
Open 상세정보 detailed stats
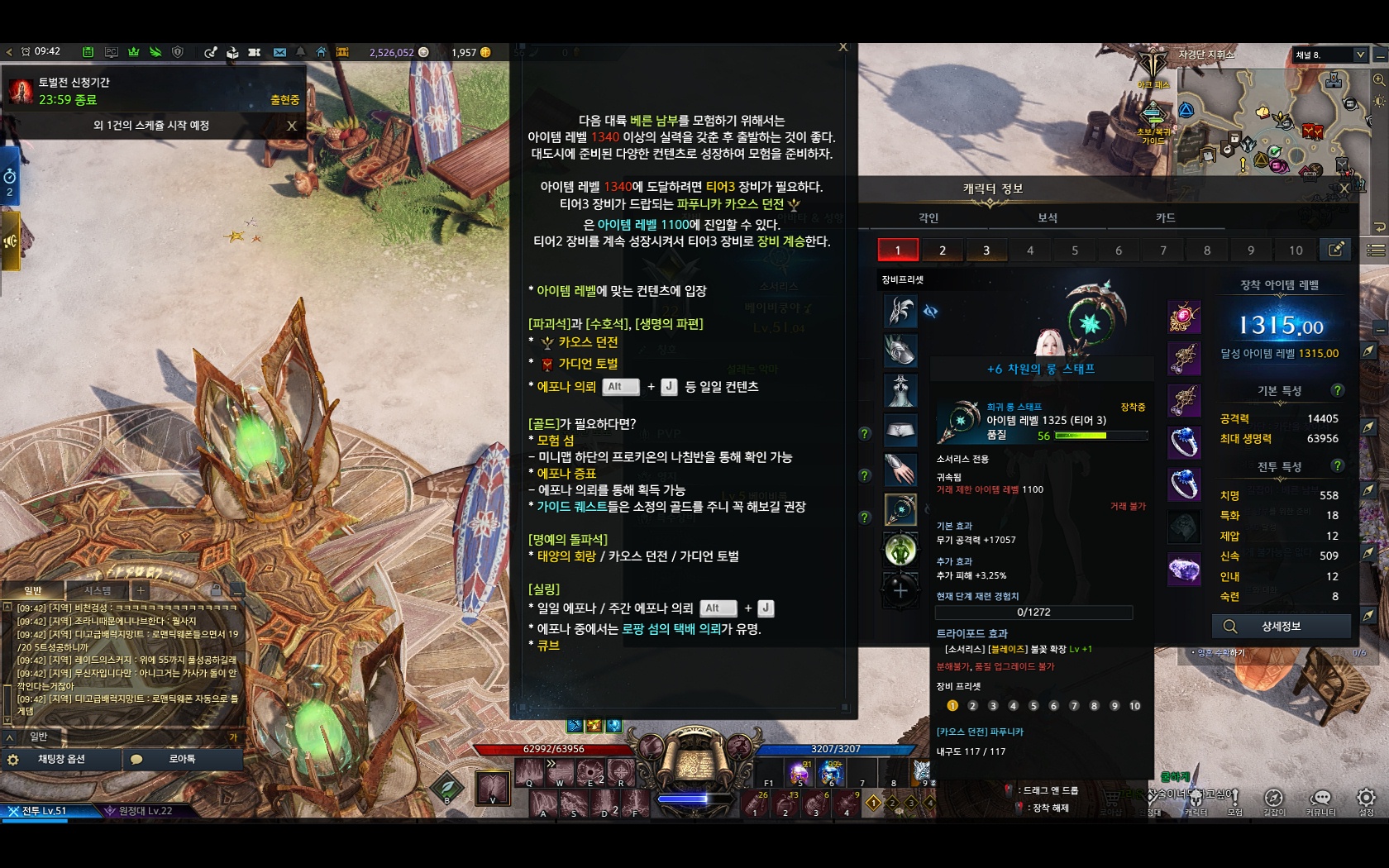[1281, 627]
